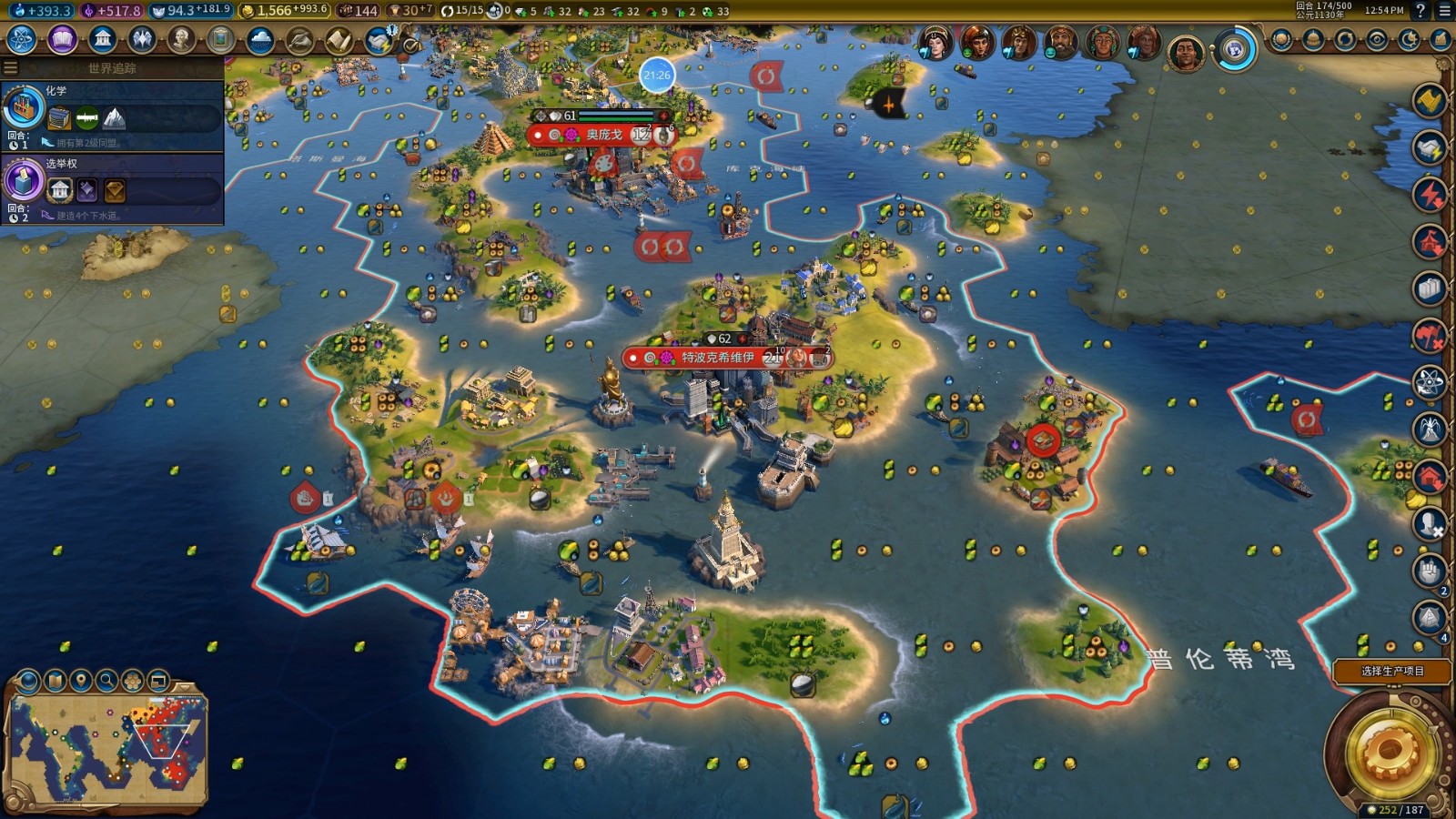The image size is (1456, 819).
Task: Open the technology tree atom icon
Action: coord(21,40)
